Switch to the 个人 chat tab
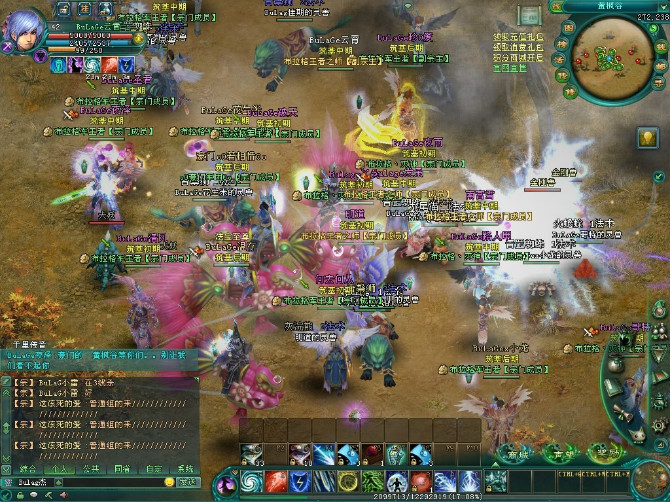This screenshot has width=670, height=502. click(59, 468)
